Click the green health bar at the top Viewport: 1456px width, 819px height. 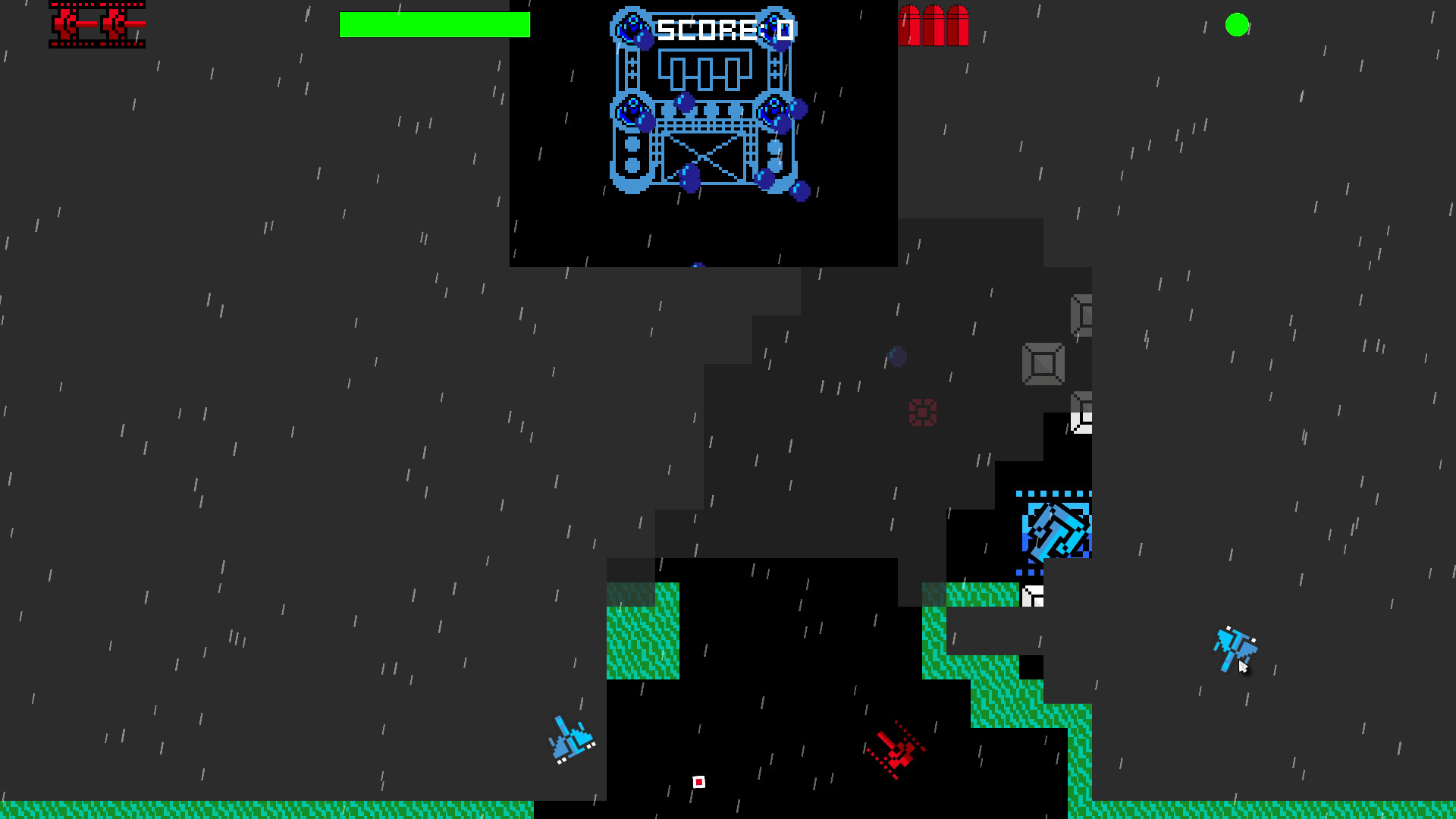(436, 26)
